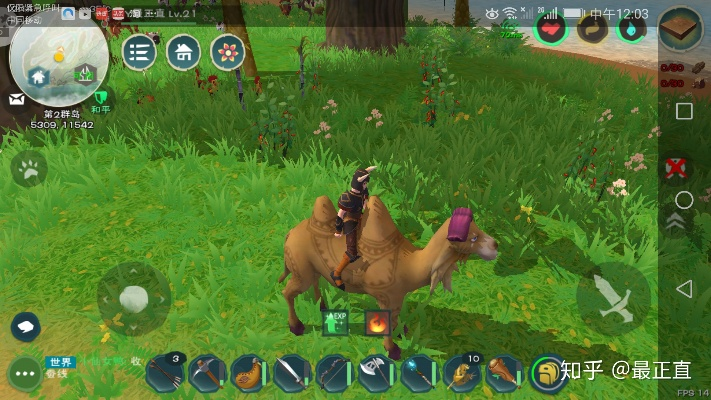Select the blue-tipped magic staff slot
The image size is (711, 400).
point(418,373)
